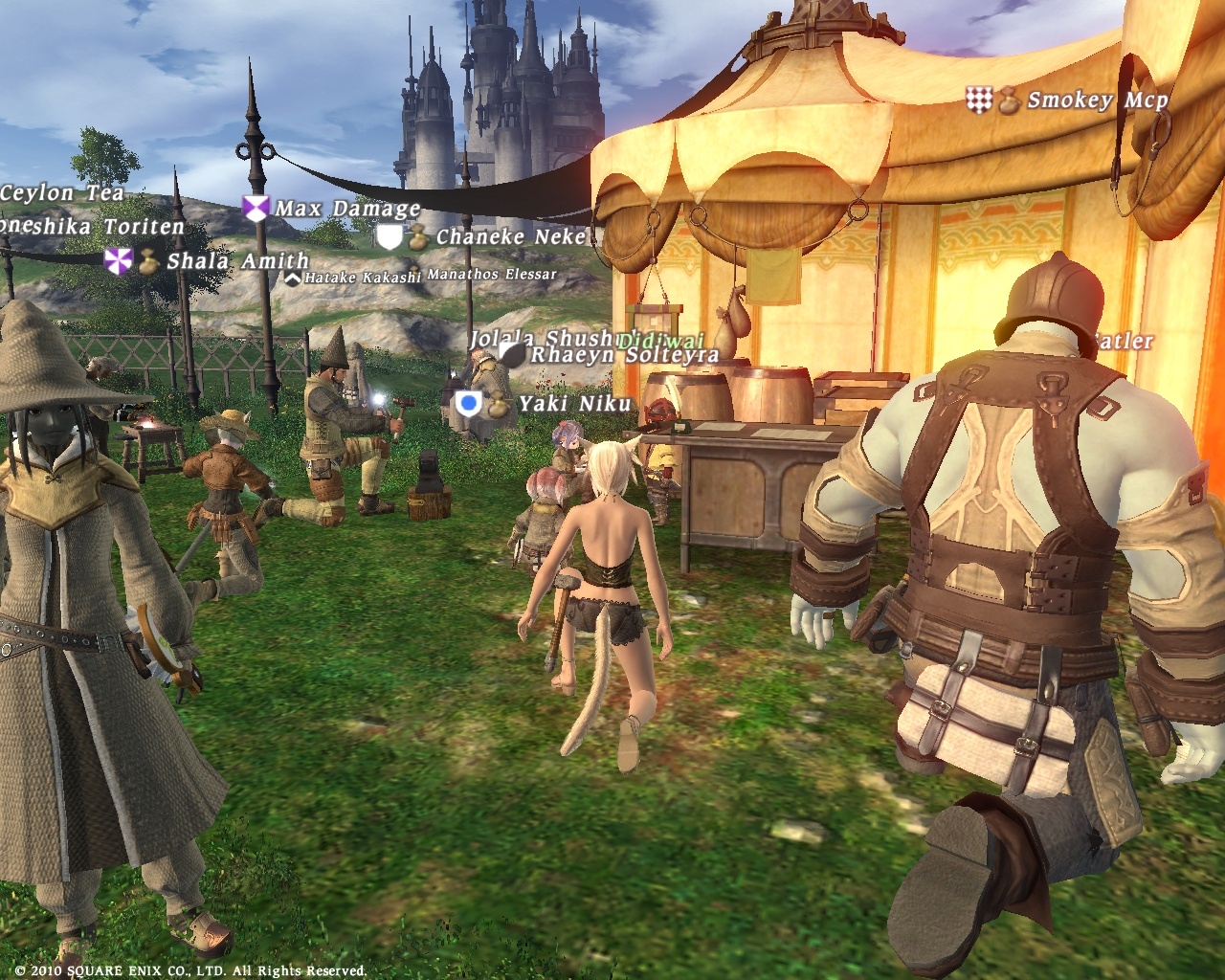
Task: Choose Shala Amith's nameplate
Action: [237, 261]
